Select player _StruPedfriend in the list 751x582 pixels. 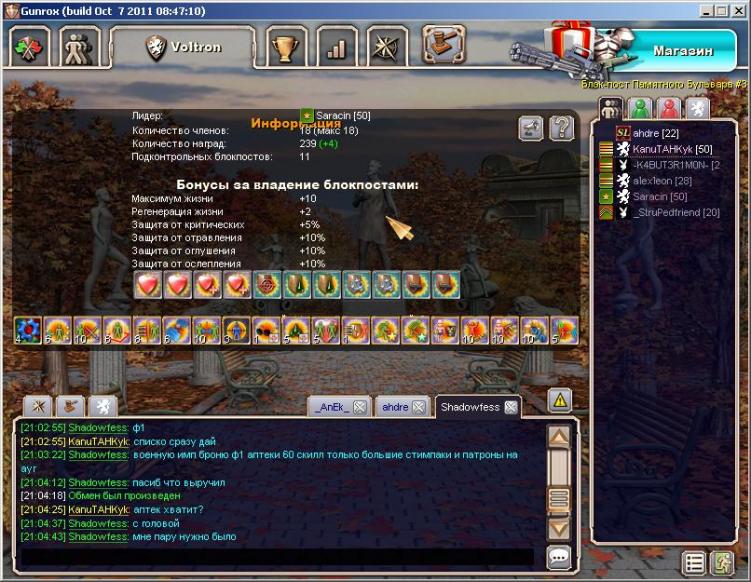[676, 213]
